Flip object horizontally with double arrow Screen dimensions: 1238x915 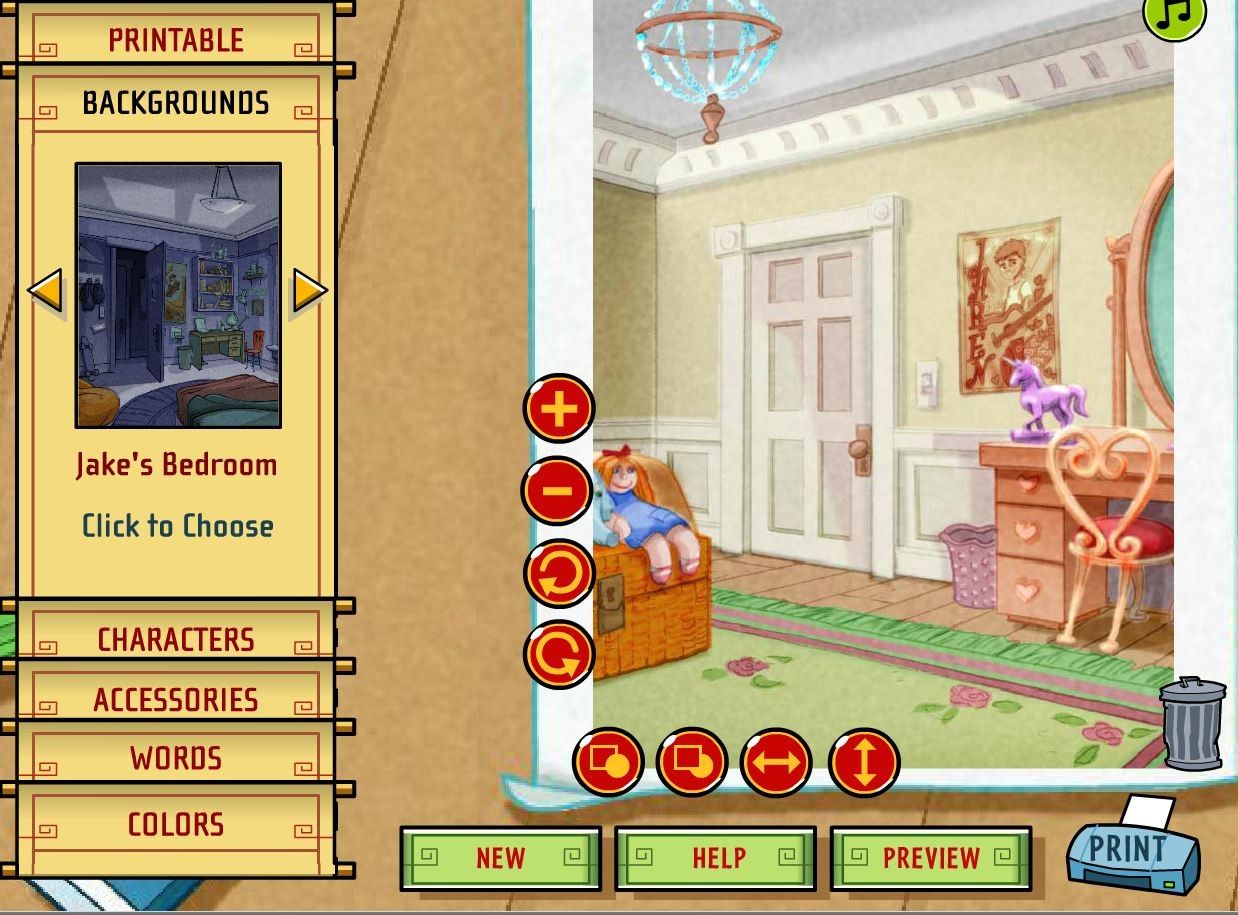coord(776,762)
